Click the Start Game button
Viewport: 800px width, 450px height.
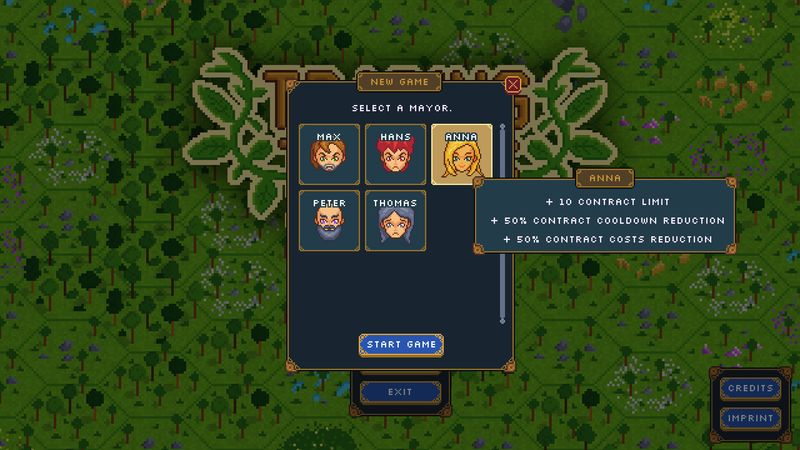pyautogui.click(x=400, y=344)
